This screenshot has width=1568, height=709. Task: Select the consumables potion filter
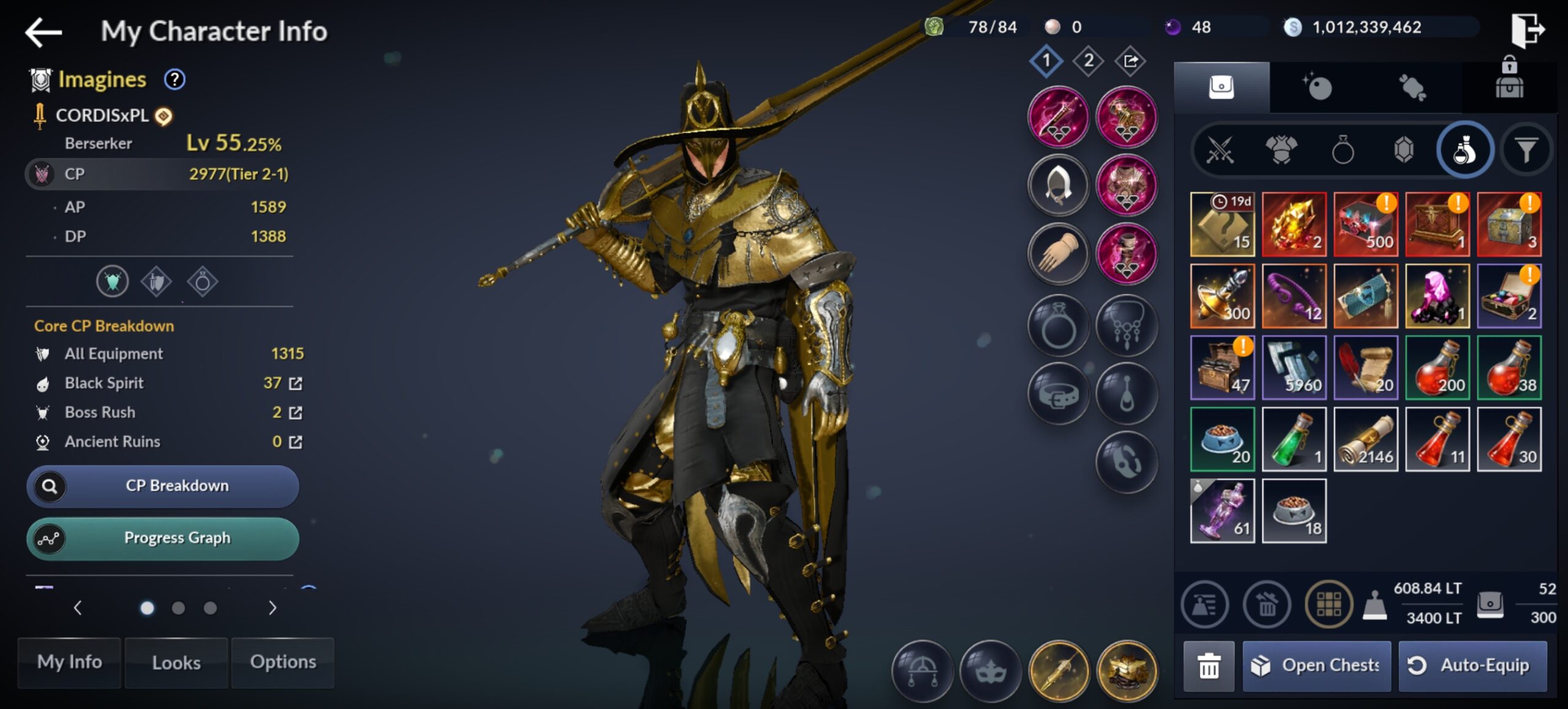(1464, 150)
